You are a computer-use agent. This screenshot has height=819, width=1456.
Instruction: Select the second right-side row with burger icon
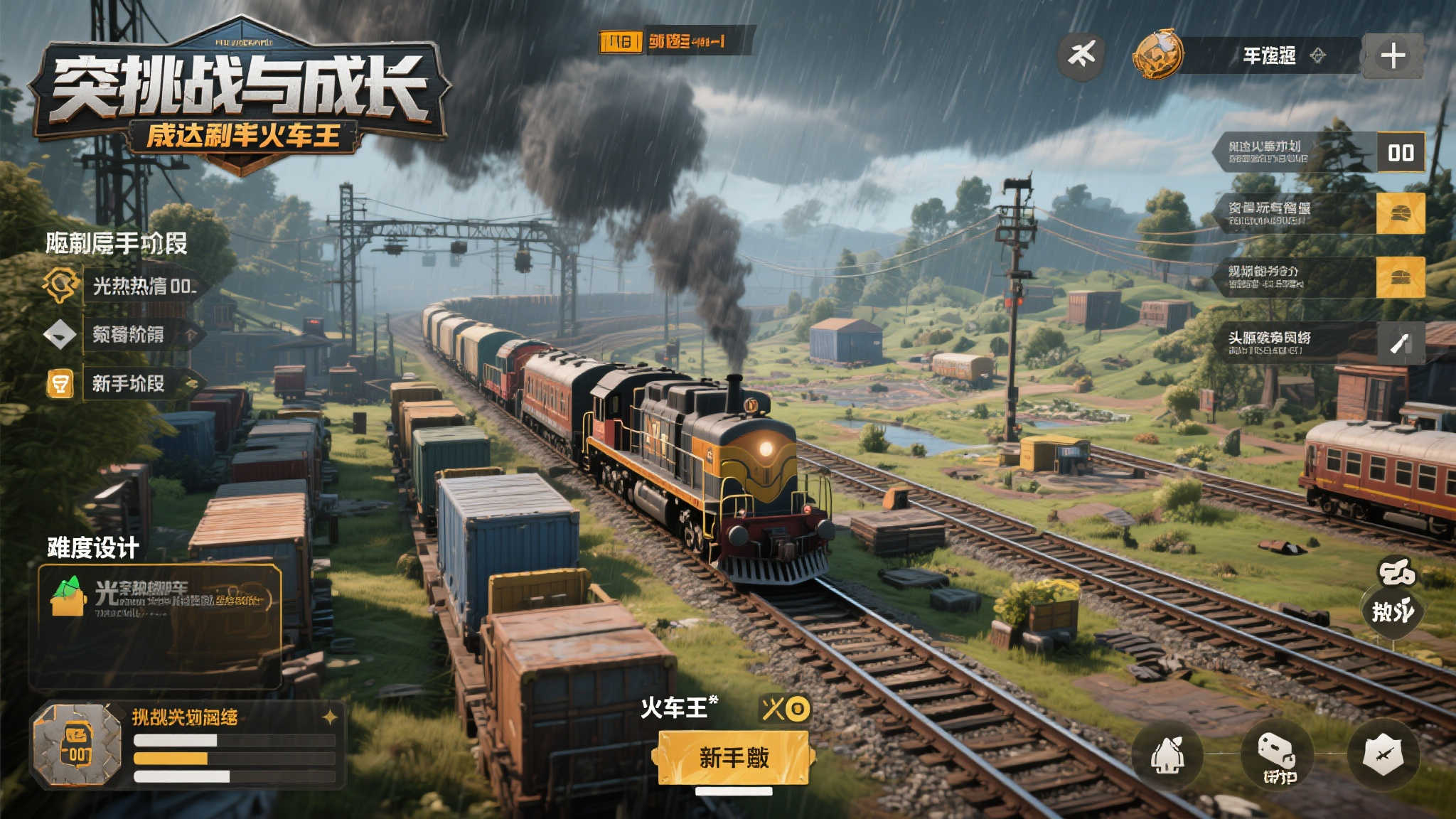click(1319, 213)
